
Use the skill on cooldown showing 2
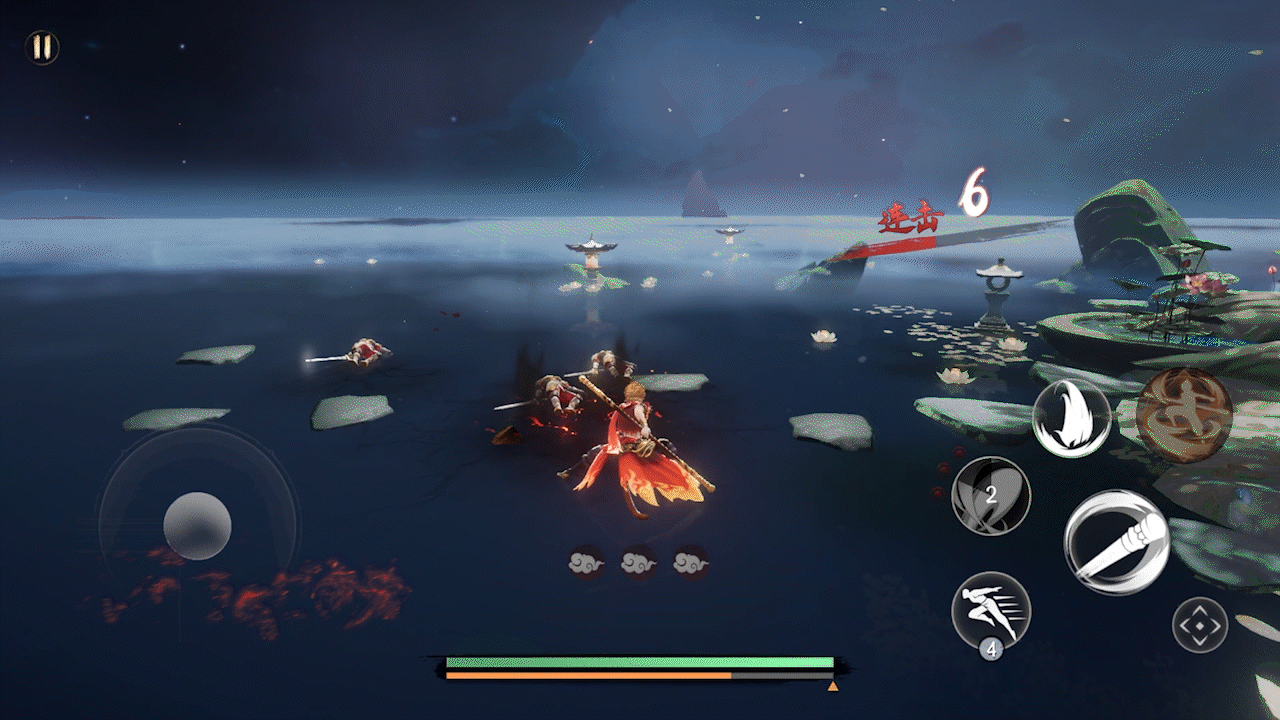(991, 496)
